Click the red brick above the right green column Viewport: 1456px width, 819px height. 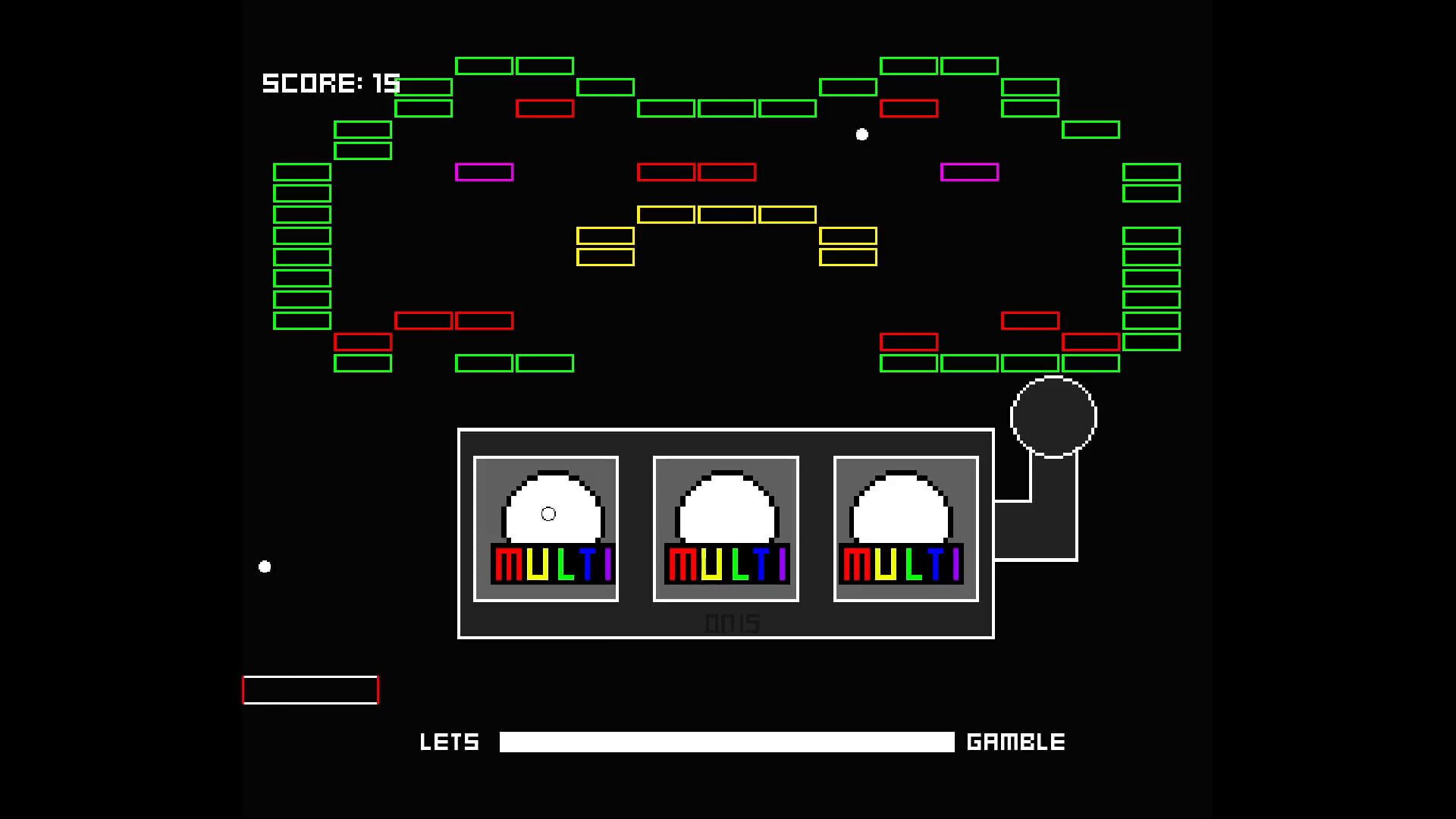pos(1092,340)
